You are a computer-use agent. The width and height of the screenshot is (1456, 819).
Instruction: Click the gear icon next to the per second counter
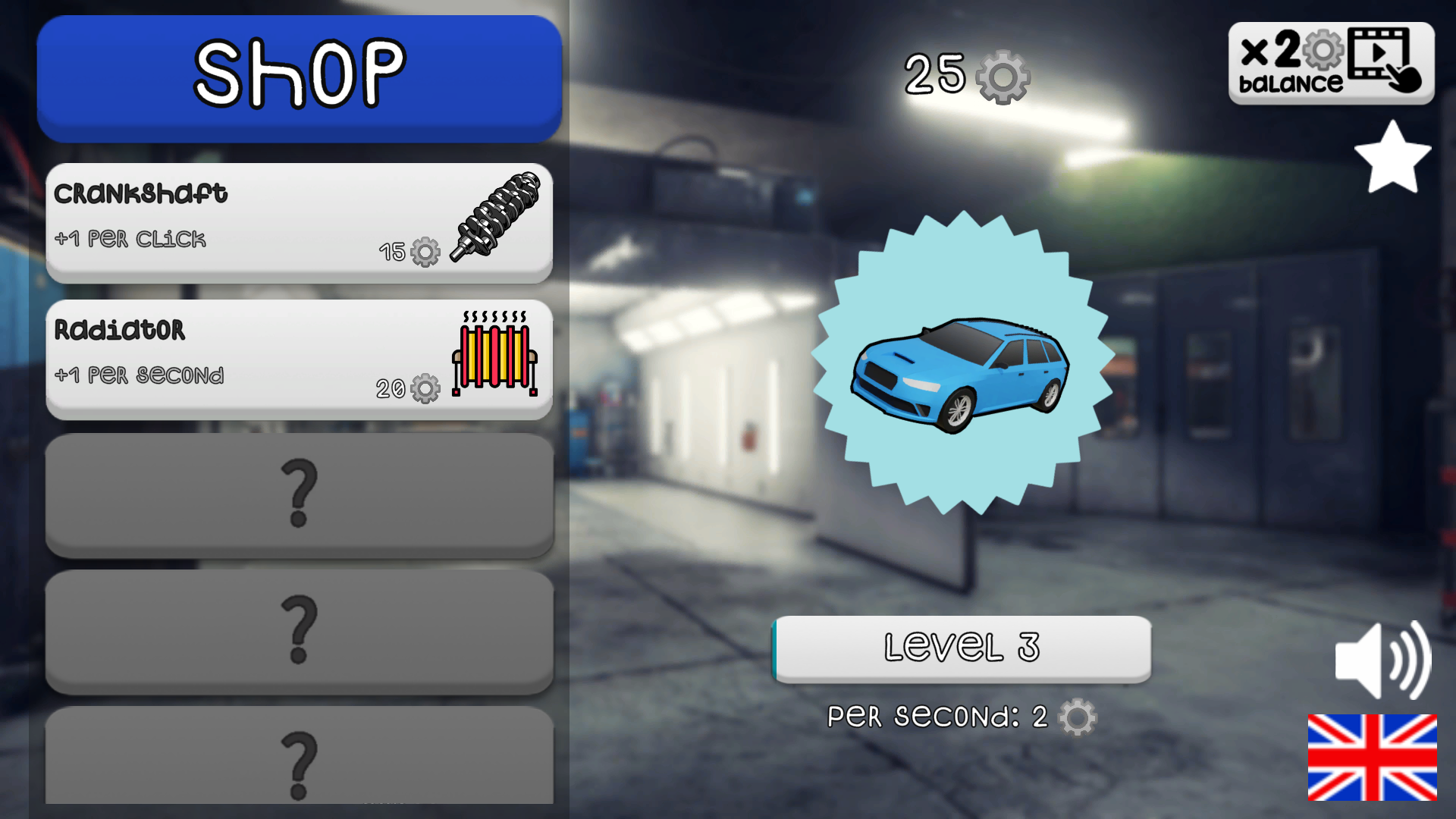click(1077, 719)
